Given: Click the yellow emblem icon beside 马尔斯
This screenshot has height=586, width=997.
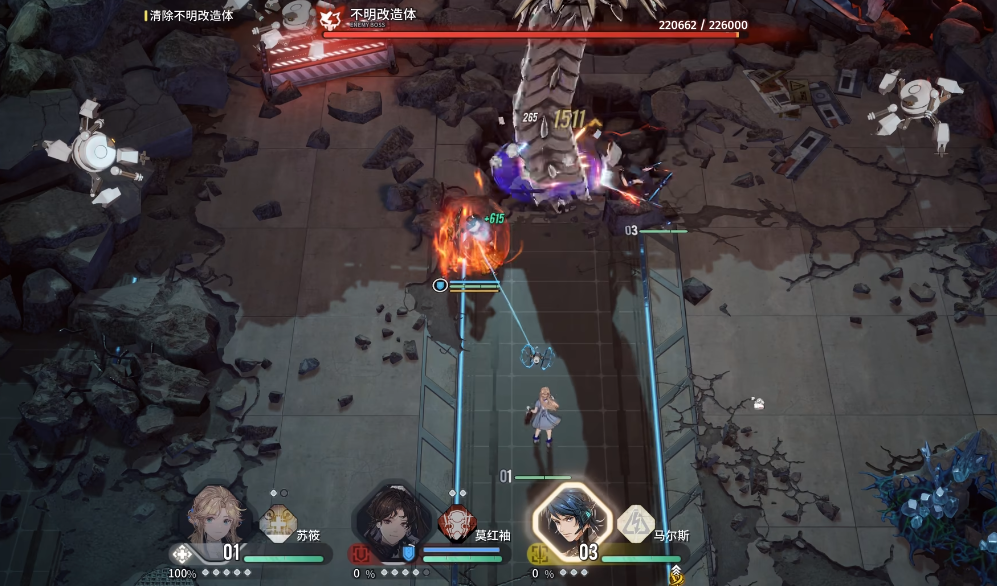Looking at the screenshot, I should click(x=538, y=554).
